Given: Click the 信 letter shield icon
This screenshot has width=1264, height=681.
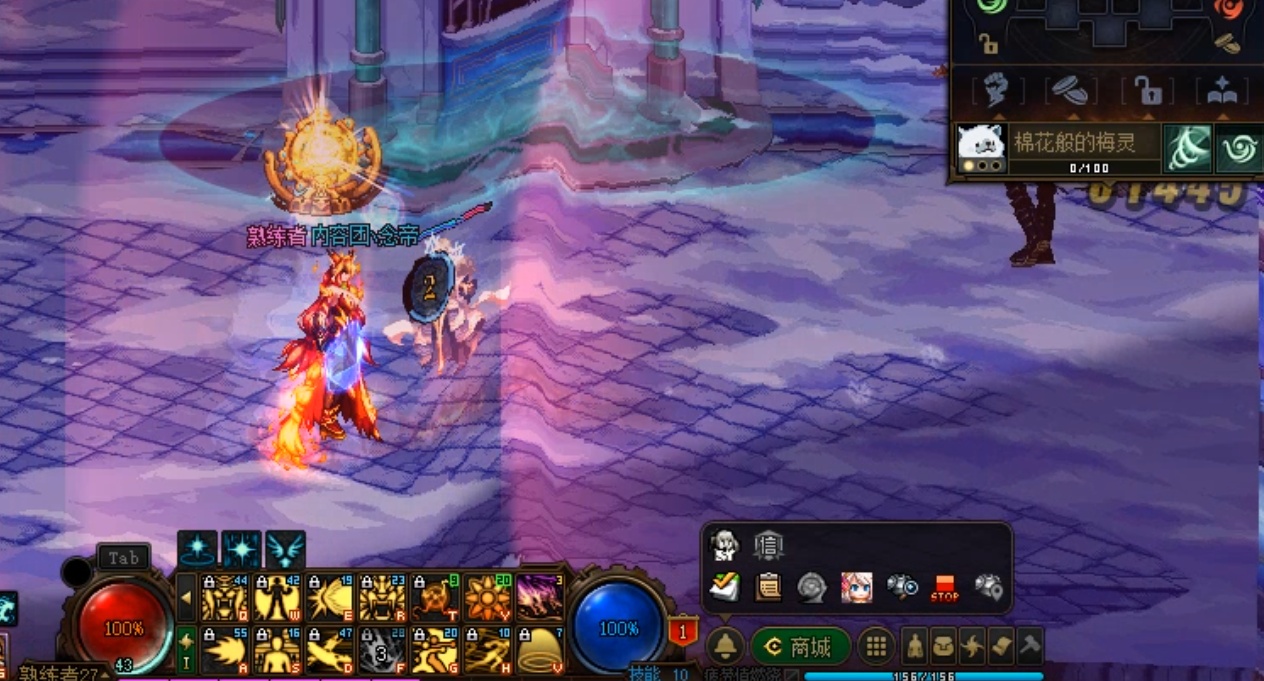Looking at the screenshot, I should [x=768, y=546].
